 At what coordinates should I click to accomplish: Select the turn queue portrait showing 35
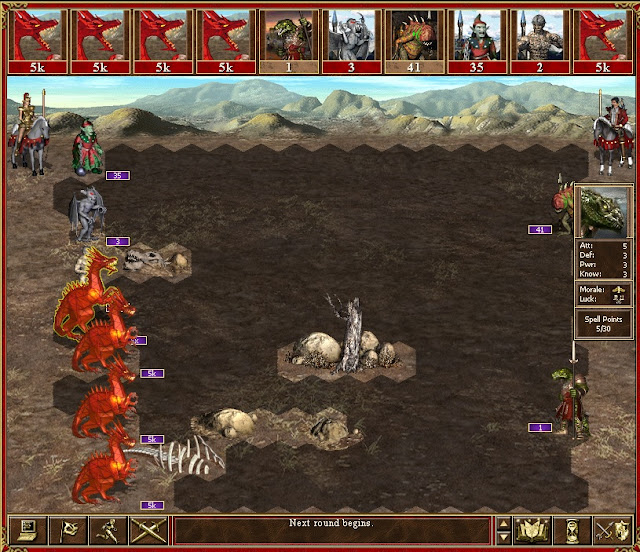tap(474, 37)
